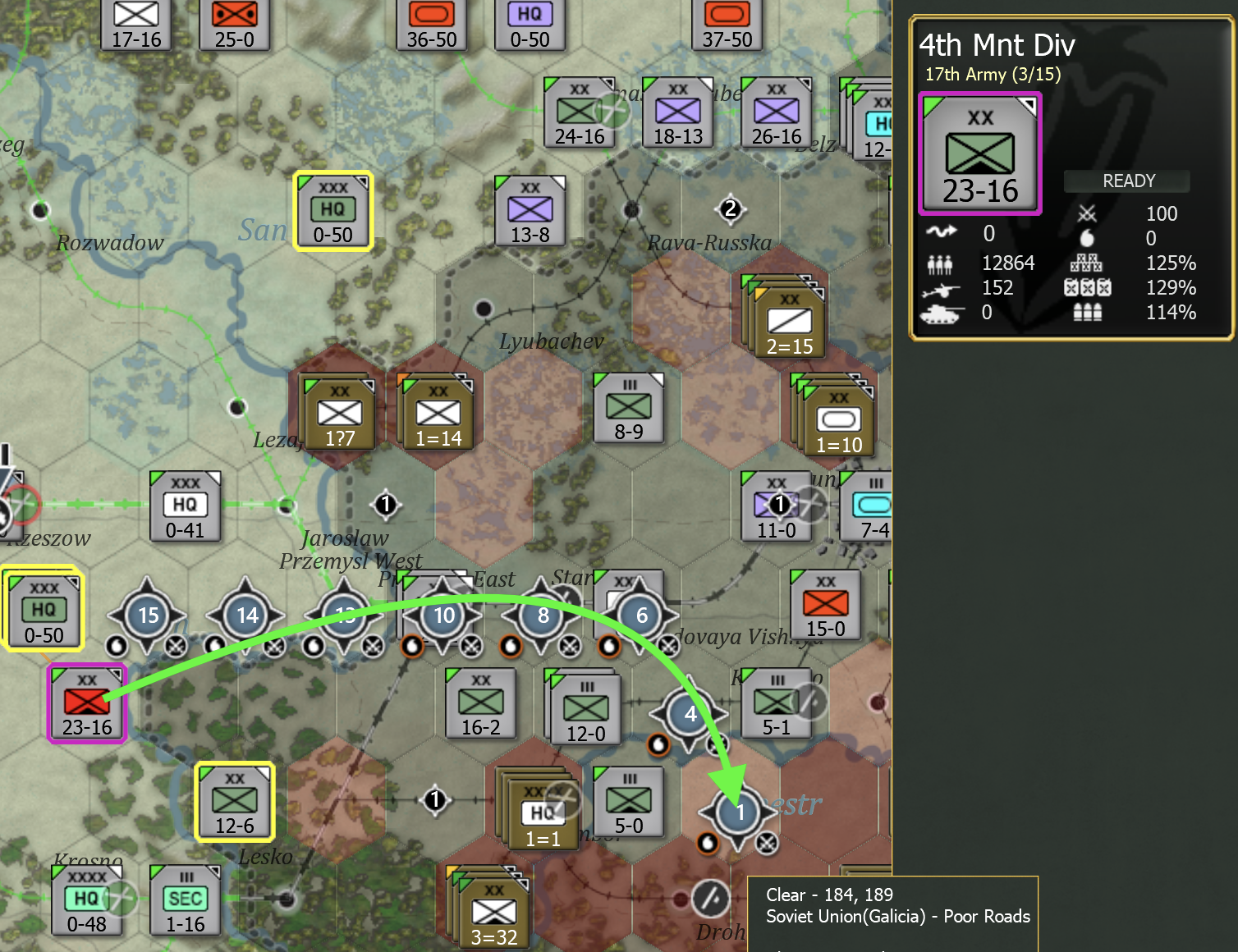
Task: Click the 8-9 Soviet regiment near Lyubachev
Action: pyautogui.click(x=628, y=406)
